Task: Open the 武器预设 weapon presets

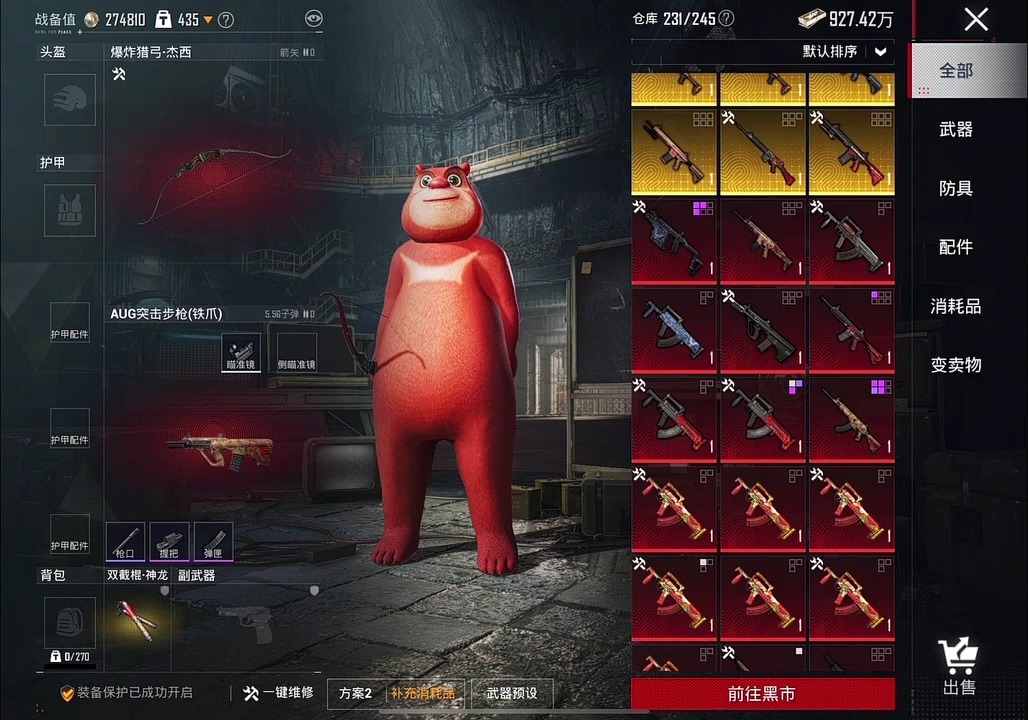Action: (511, 693)
